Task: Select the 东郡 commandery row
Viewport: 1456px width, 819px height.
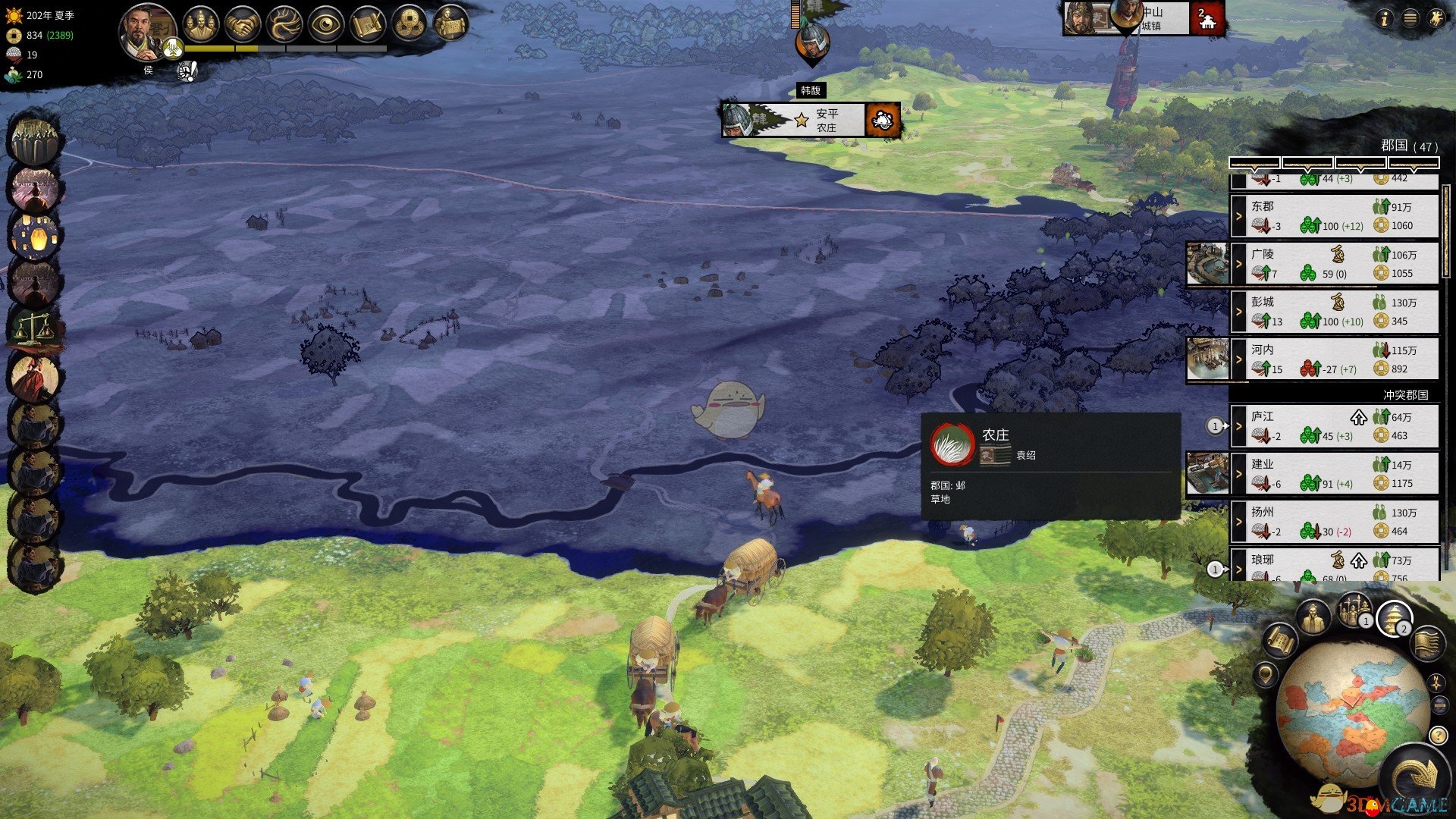Action: point(1335,216)
